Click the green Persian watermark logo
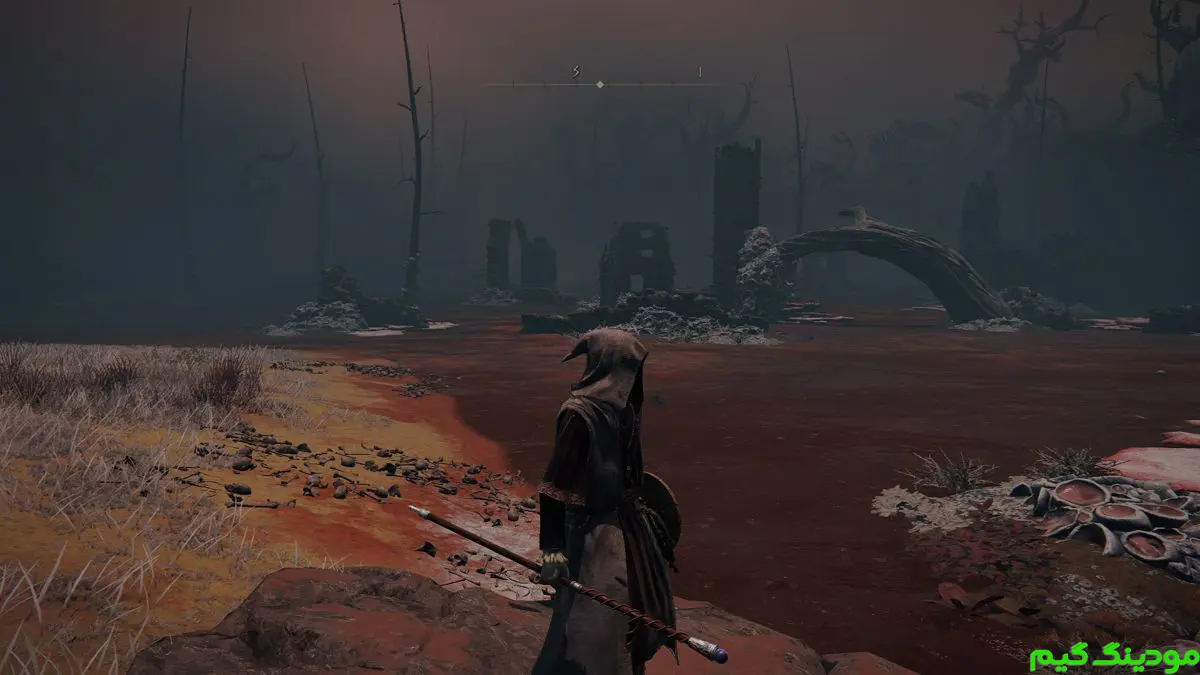 1112,655
